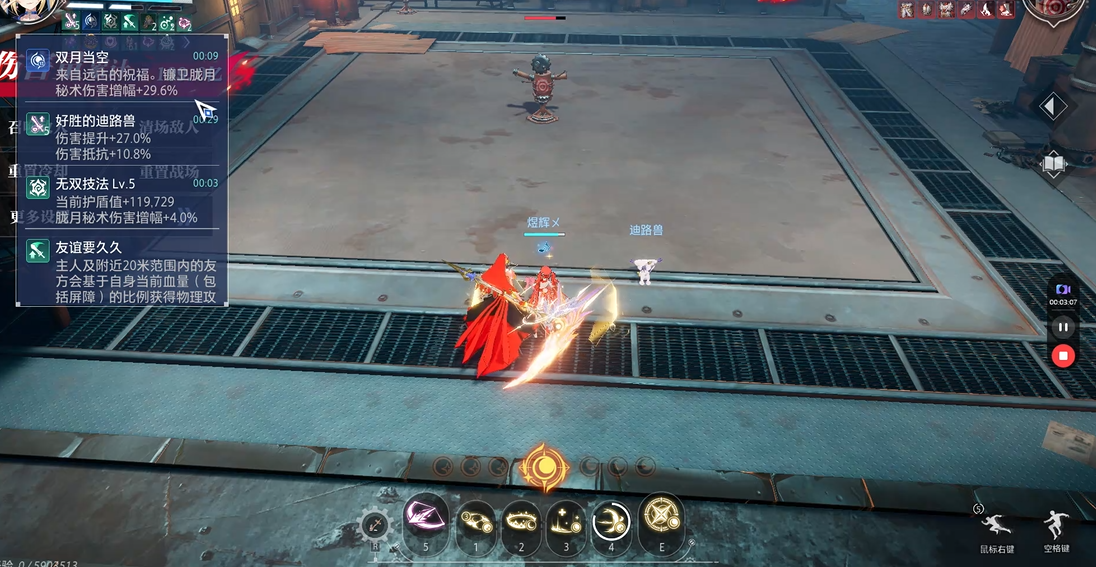Select the 双月当空 buff entry
1096x567 pixels.
click(122, 73)
